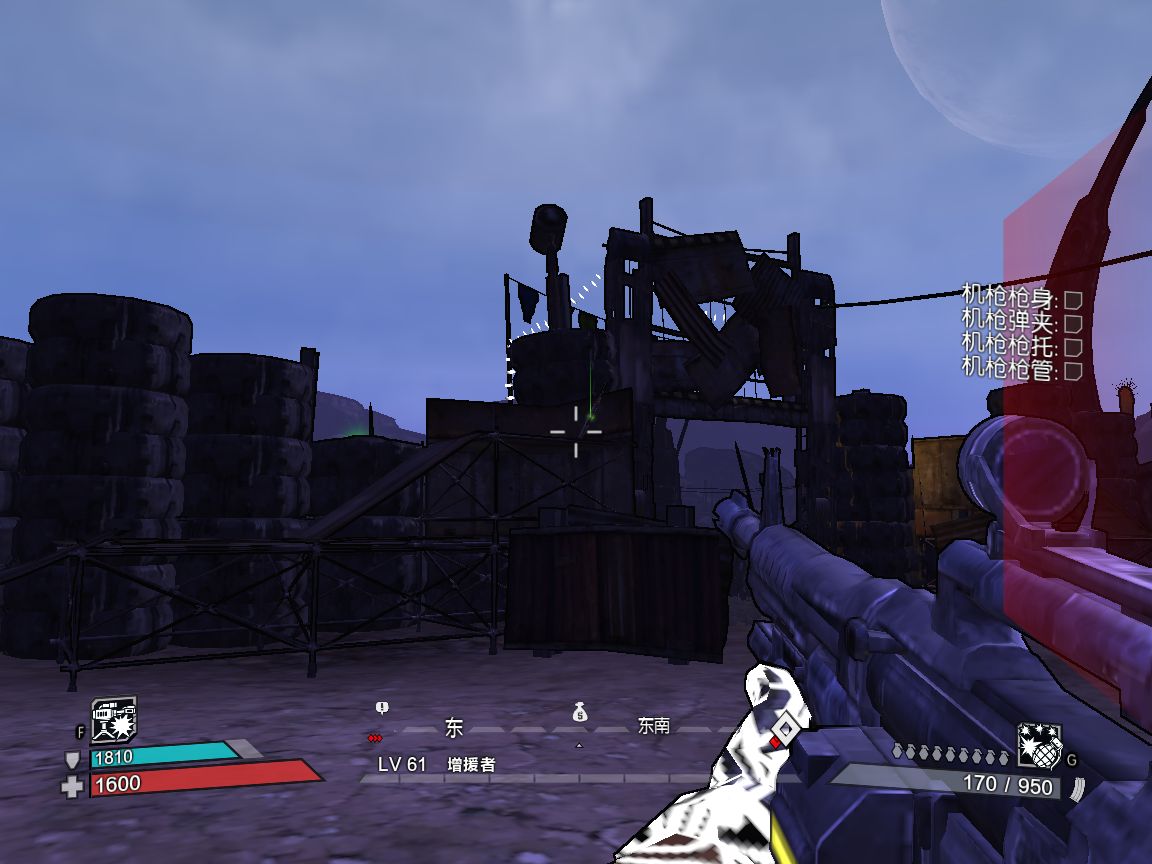Toggle the 机枪枪管 objective checkbox

click(1073, 371)
